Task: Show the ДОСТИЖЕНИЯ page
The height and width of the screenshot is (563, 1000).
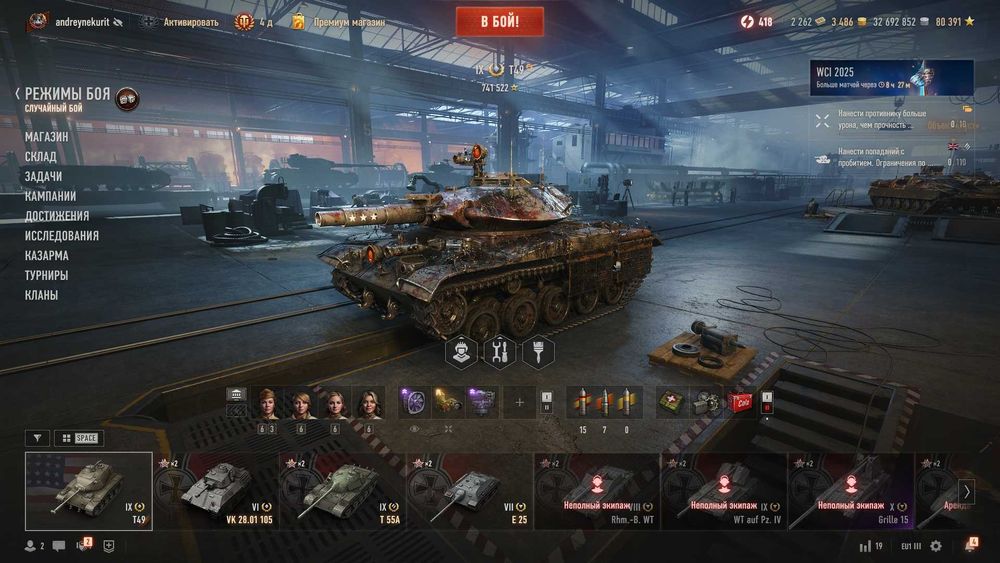Action: point(57,216)
